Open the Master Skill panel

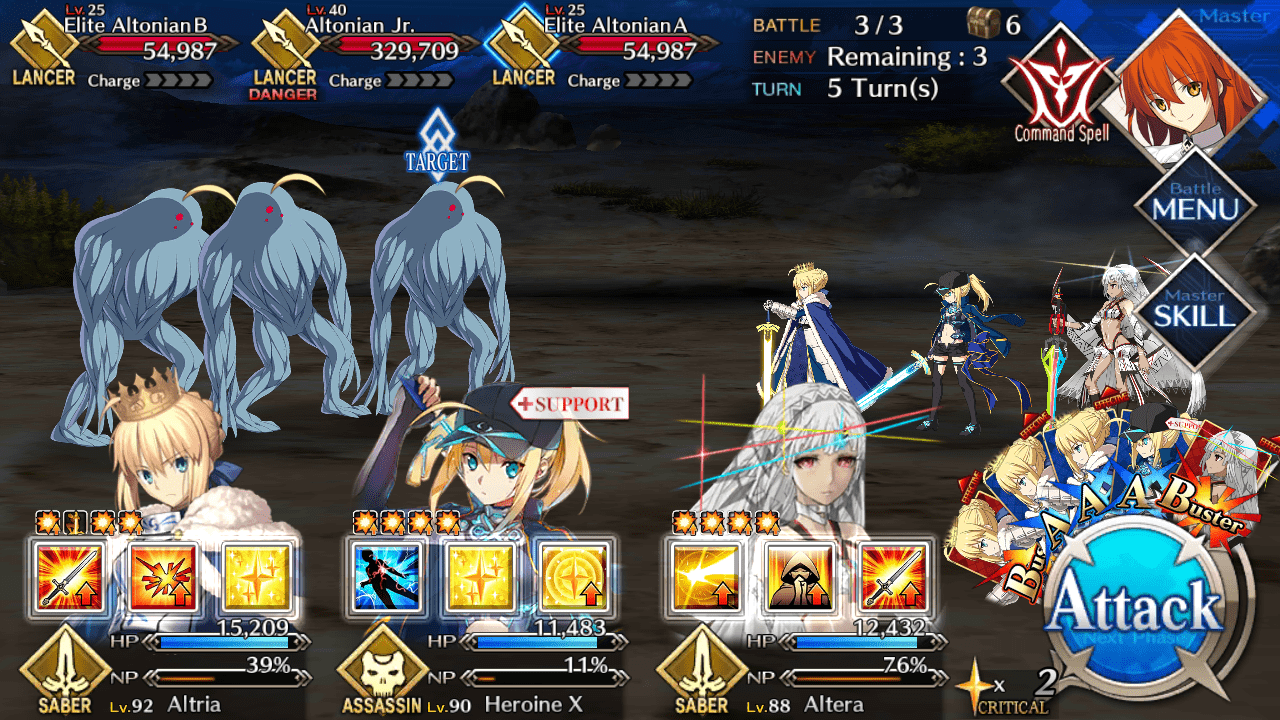pyautogui.click(x=1195, y=308)
